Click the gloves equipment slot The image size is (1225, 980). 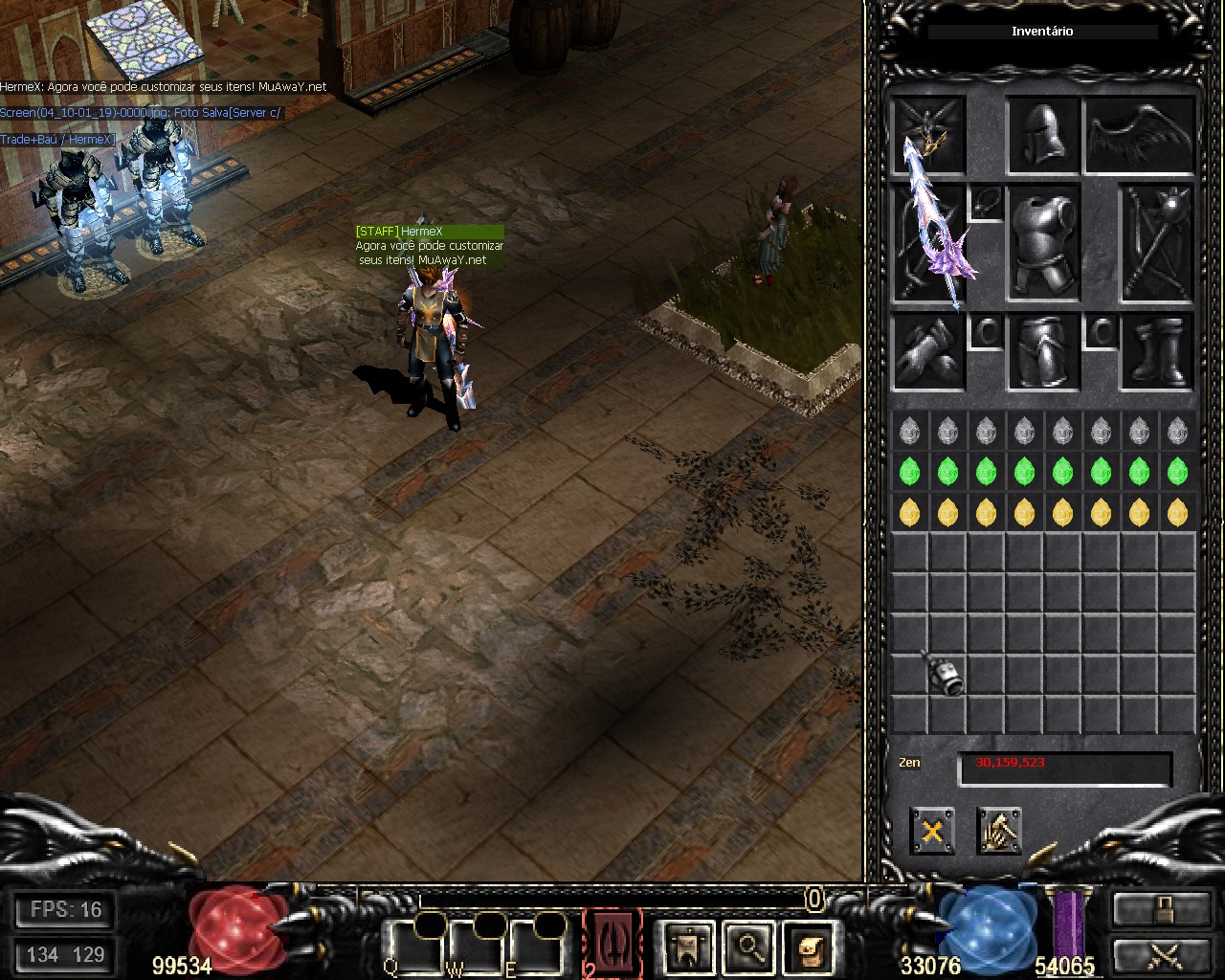tap(928, 351)
